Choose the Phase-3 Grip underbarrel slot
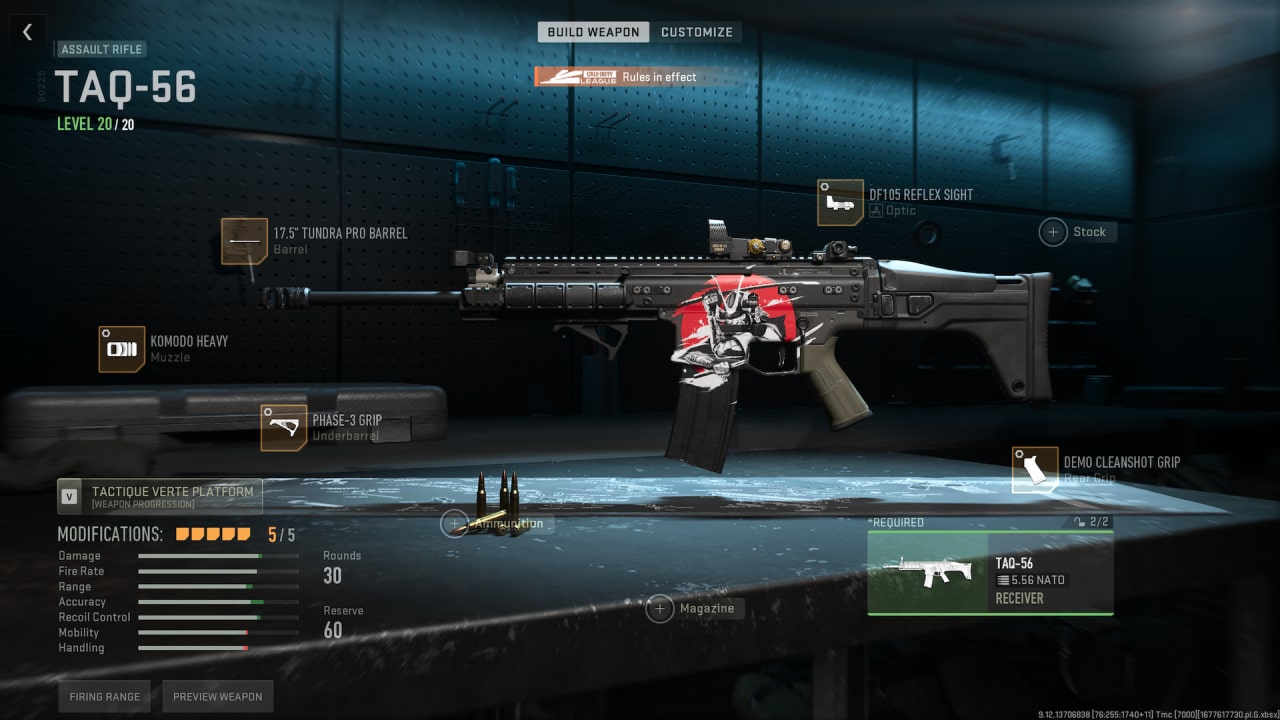The height and width of the screenshot is (720, 1280). tap(284, 428)
